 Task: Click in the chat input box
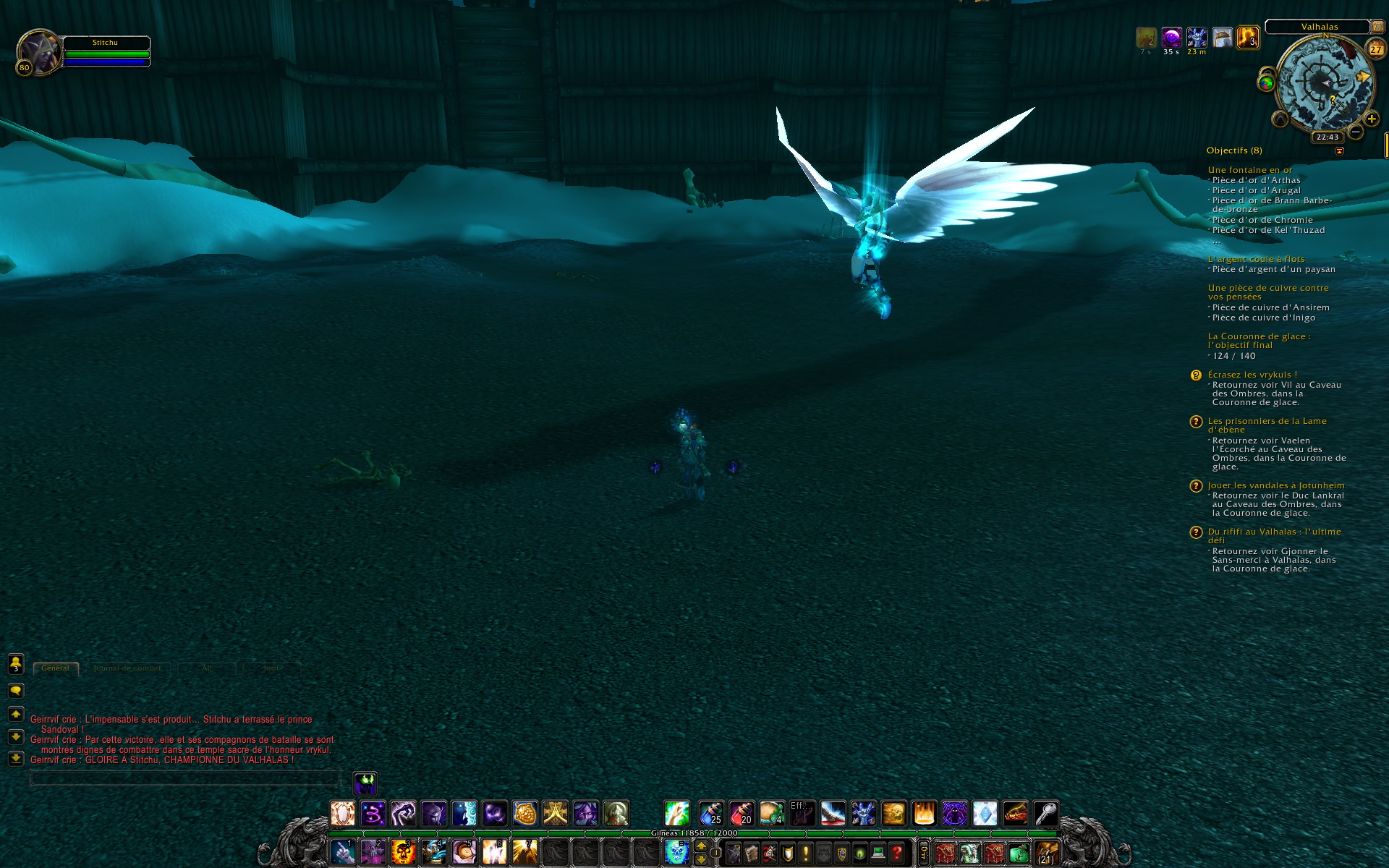pos(184,778)
